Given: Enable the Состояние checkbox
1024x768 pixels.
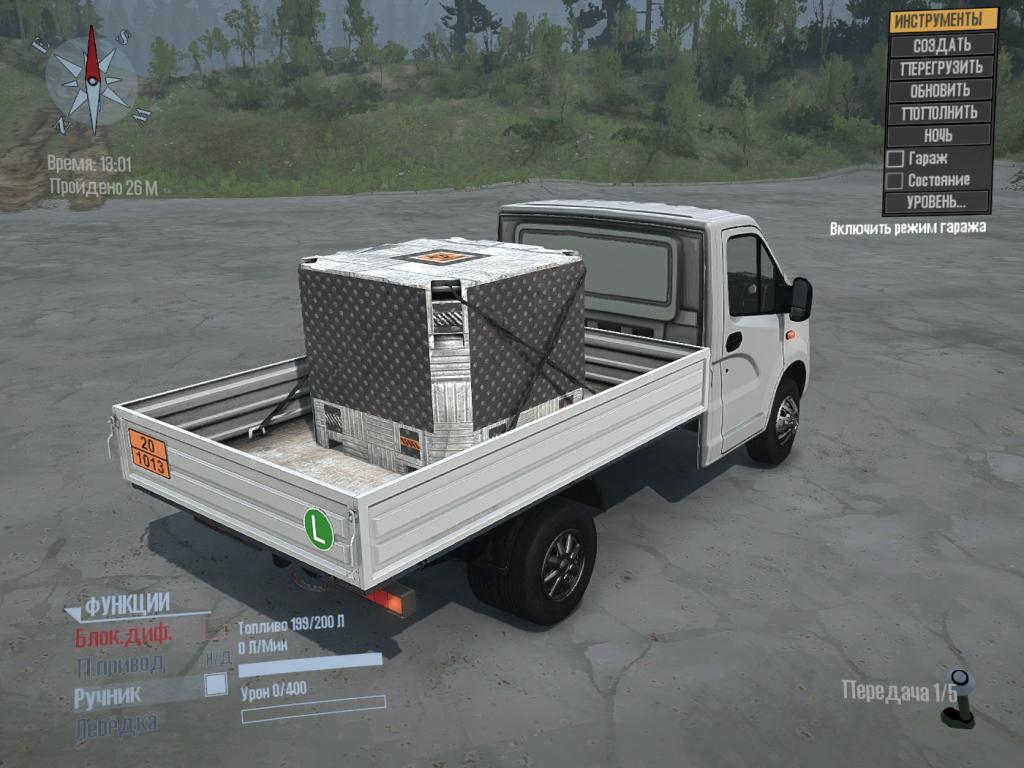Looking at the screenshot, I should point(896,181).
